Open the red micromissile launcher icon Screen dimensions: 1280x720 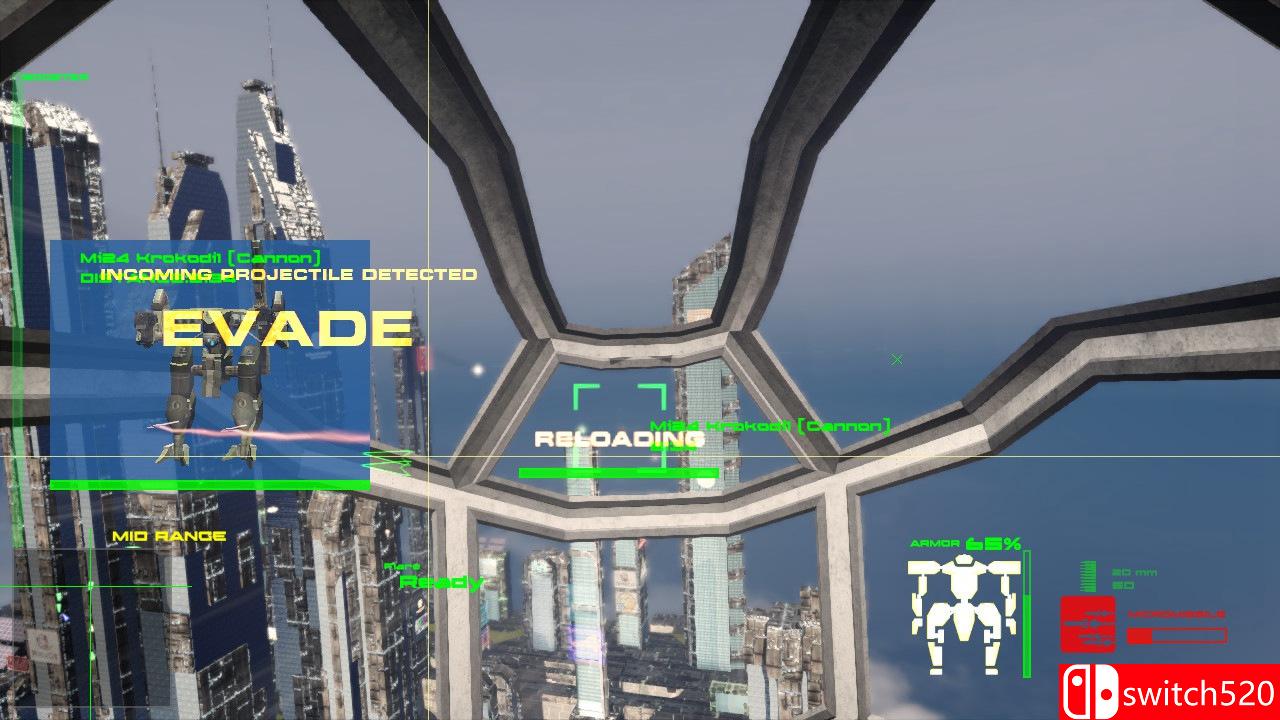[1087, 625]
